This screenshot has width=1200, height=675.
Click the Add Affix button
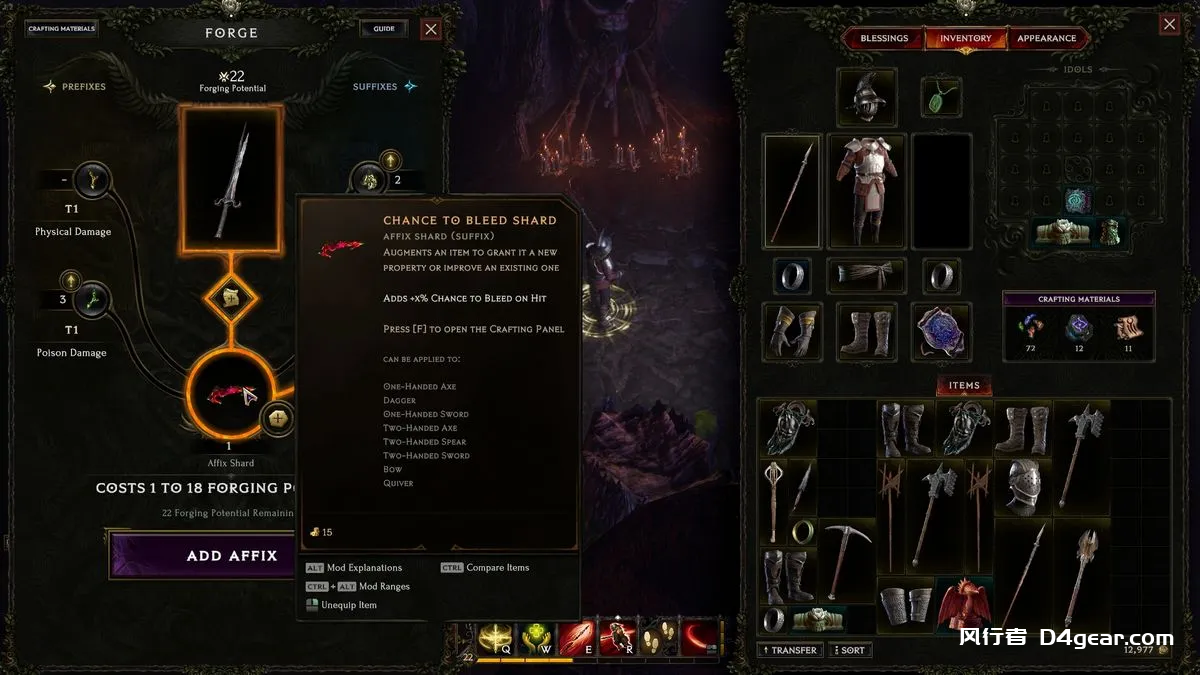click(x=231, y=555)
